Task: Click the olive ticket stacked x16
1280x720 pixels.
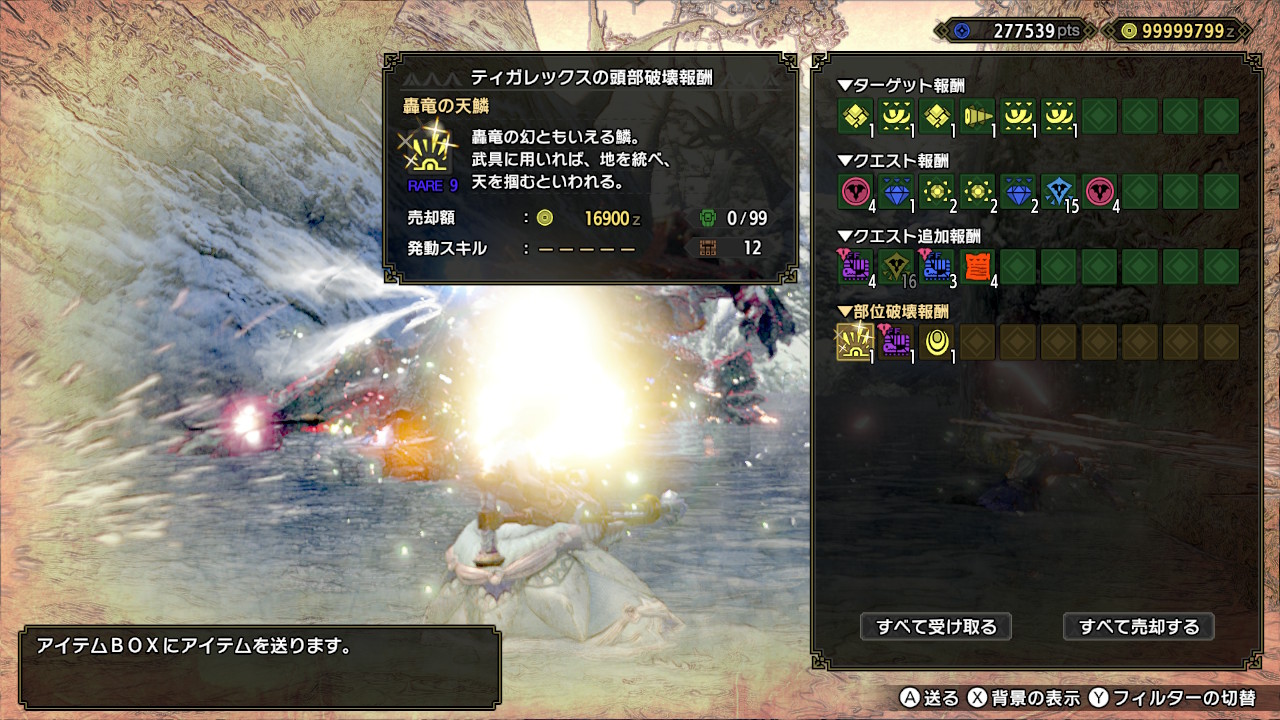Action: [896, 267]
